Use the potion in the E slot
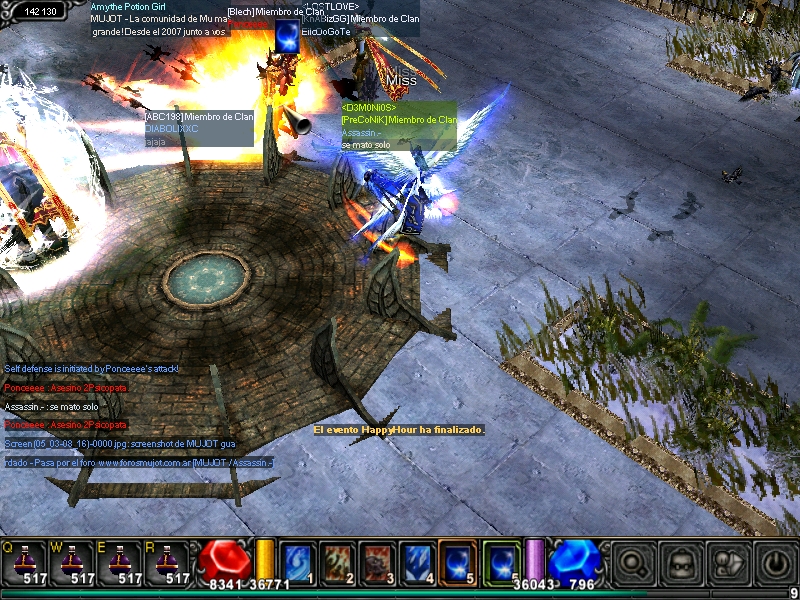The image size is (800, 600). pos(122,562)
